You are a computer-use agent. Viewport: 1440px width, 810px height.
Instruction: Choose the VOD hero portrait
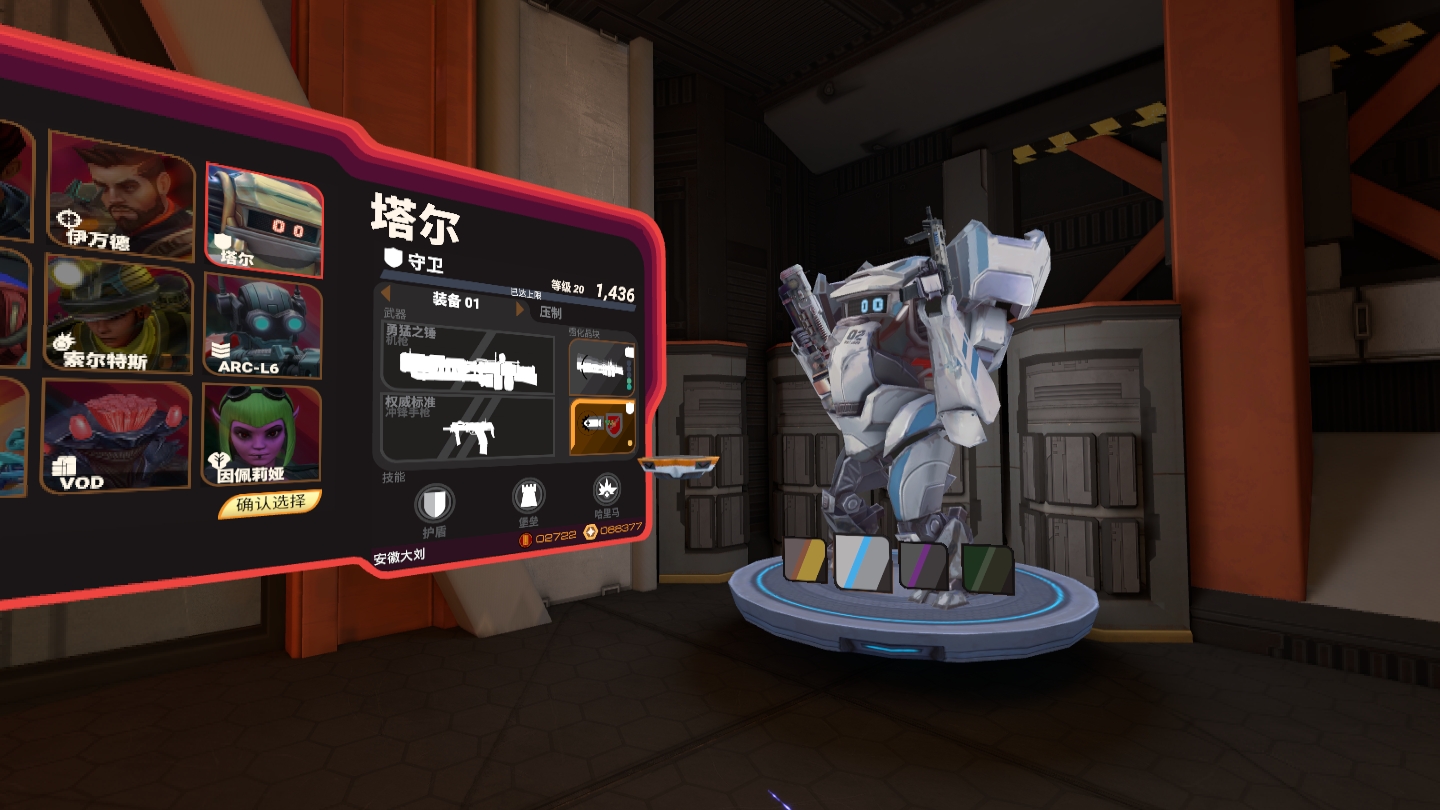(116, 437)
